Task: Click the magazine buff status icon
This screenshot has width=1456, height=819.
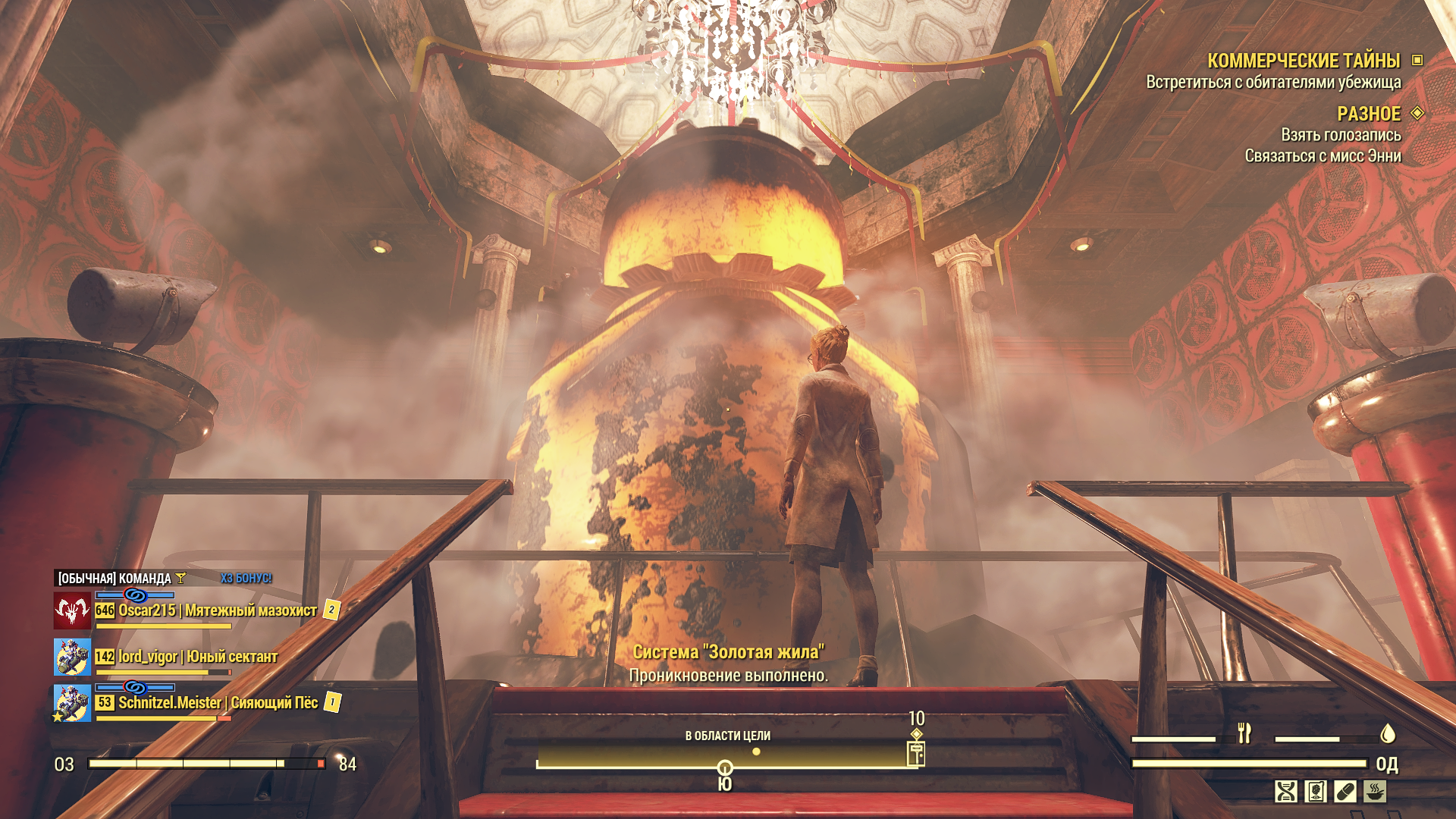Action: pyautogui.click(x=1316, y=792)
